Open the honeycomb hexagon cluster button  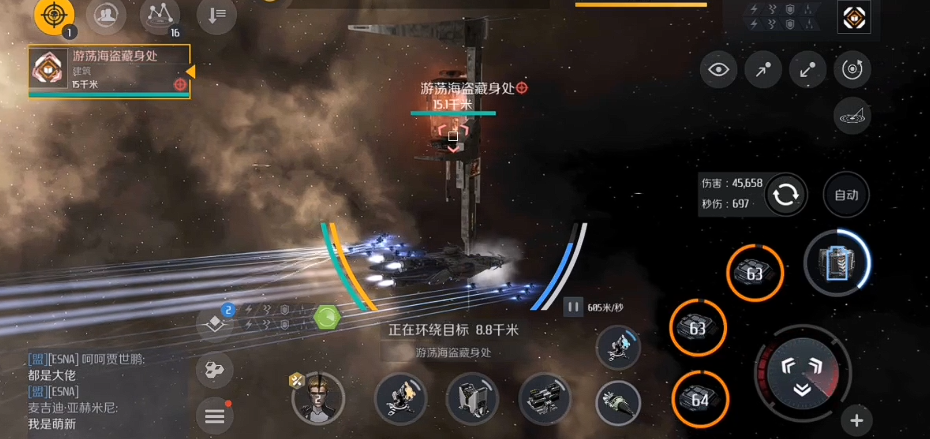(x=214, y=370)
